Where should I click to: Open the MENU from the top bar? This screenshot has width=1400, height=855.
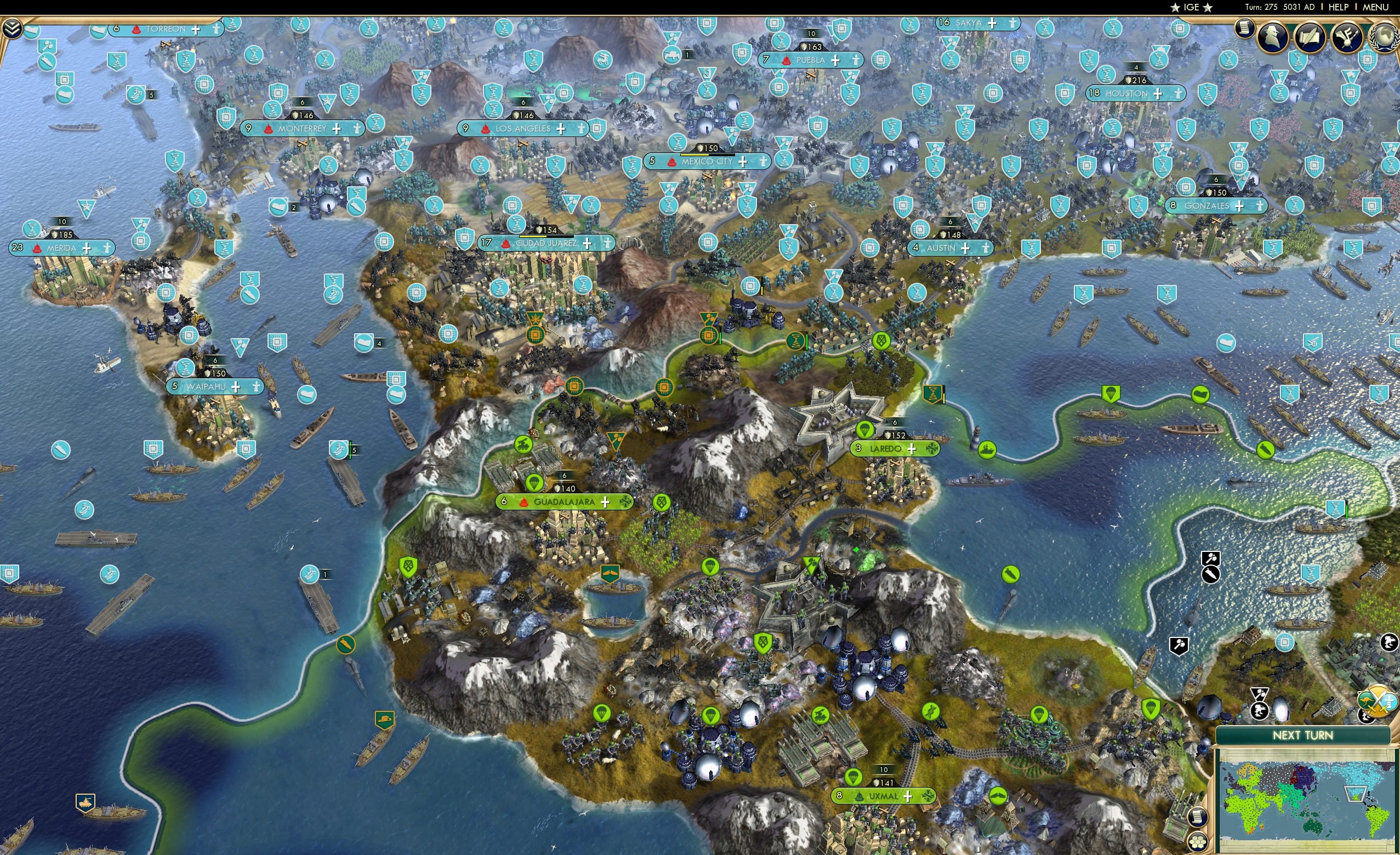click(x=1375, y=7)
